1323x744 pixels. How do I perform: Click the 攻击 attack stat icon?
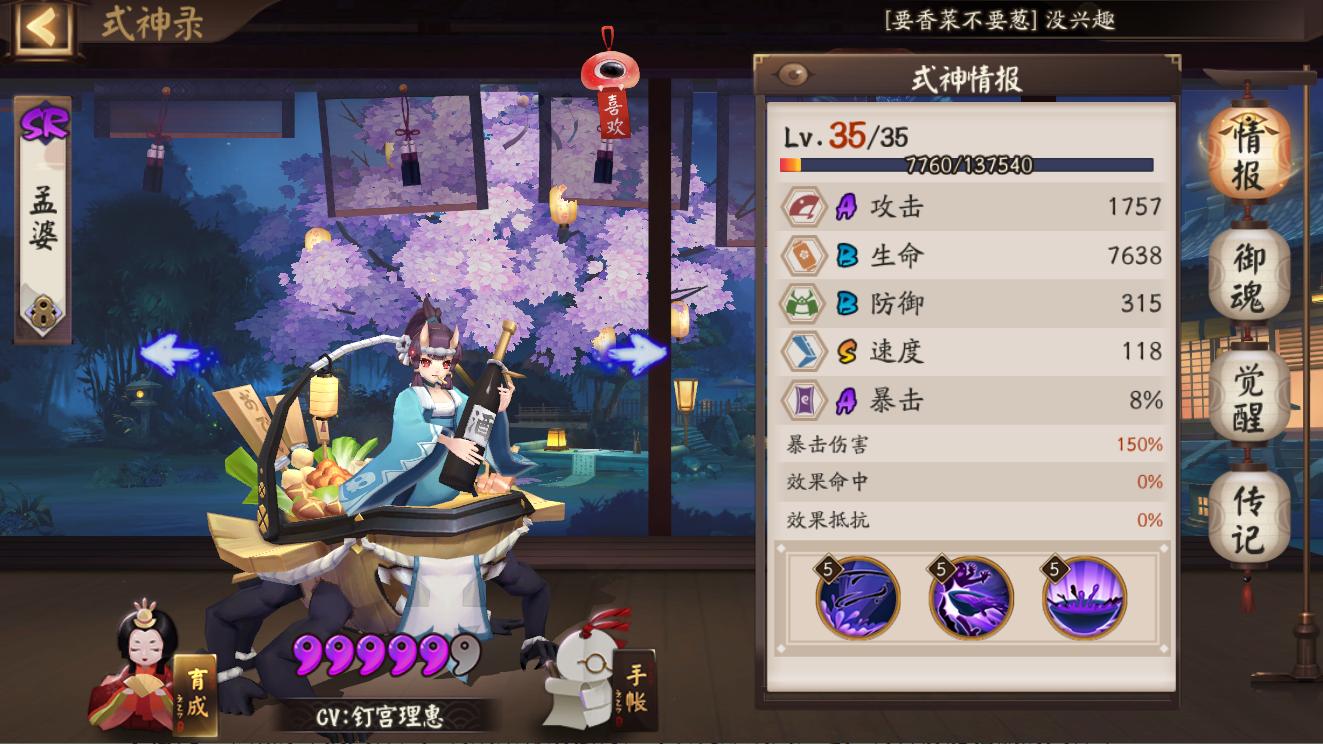(x=802, y=208)
